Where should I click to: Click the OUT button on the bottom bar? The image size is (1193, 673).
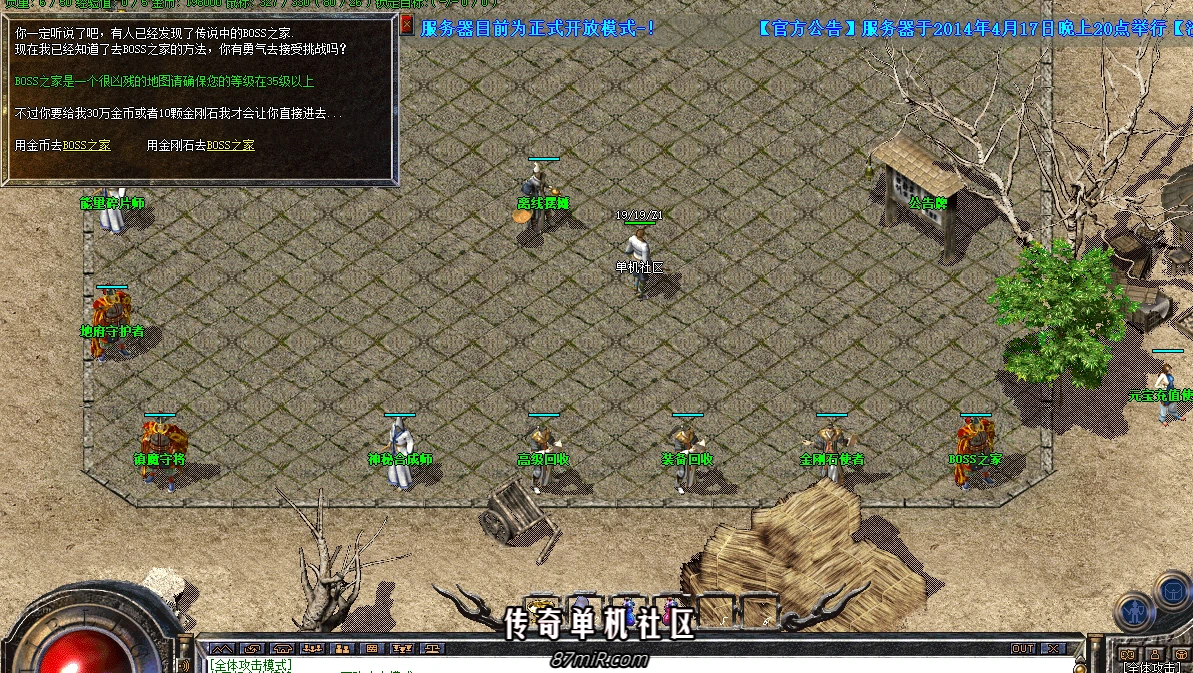(1022, 649)
